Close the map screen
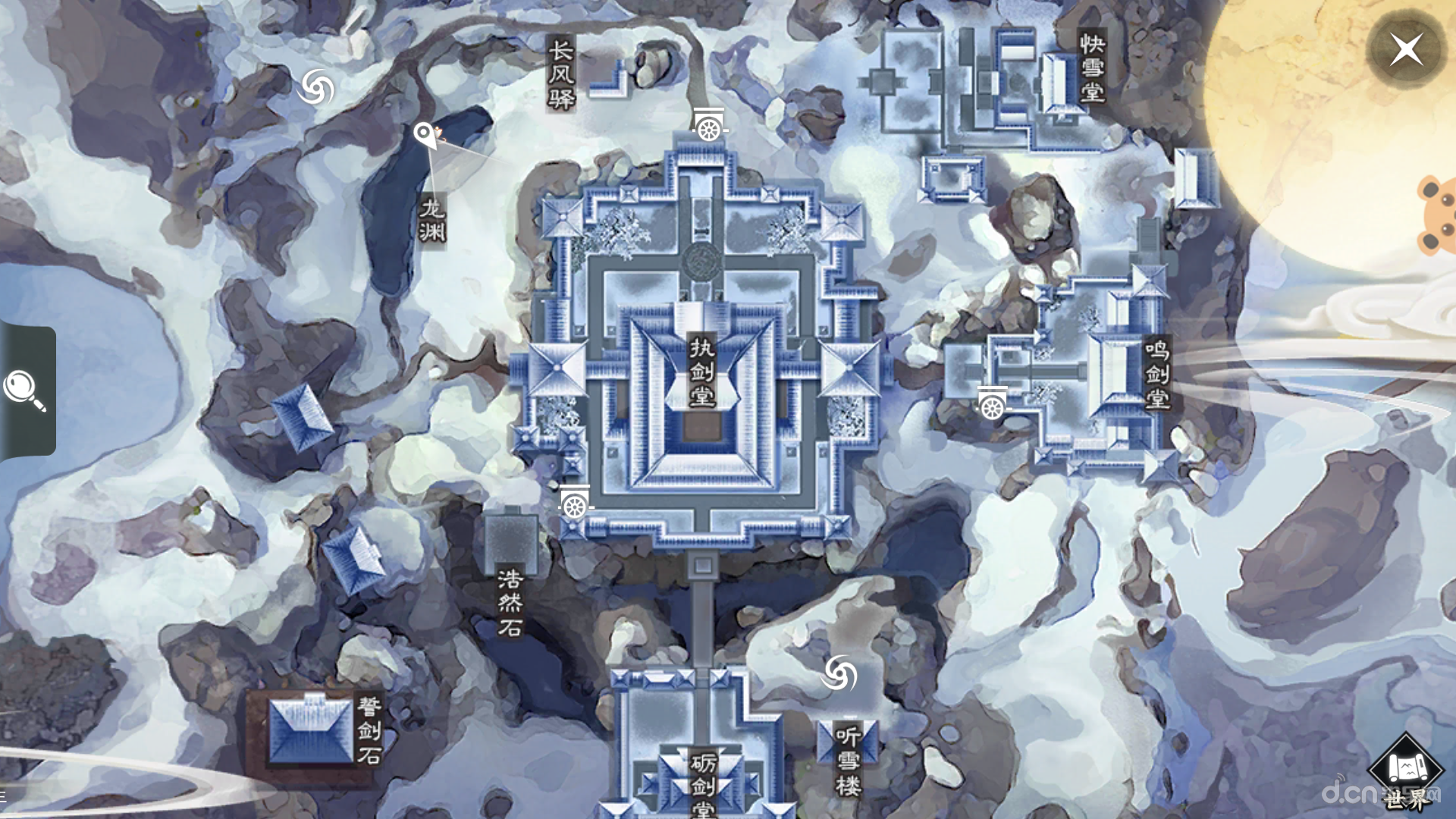The height and width of the screenshot is (819, 1456). [x=1406, y=50]
